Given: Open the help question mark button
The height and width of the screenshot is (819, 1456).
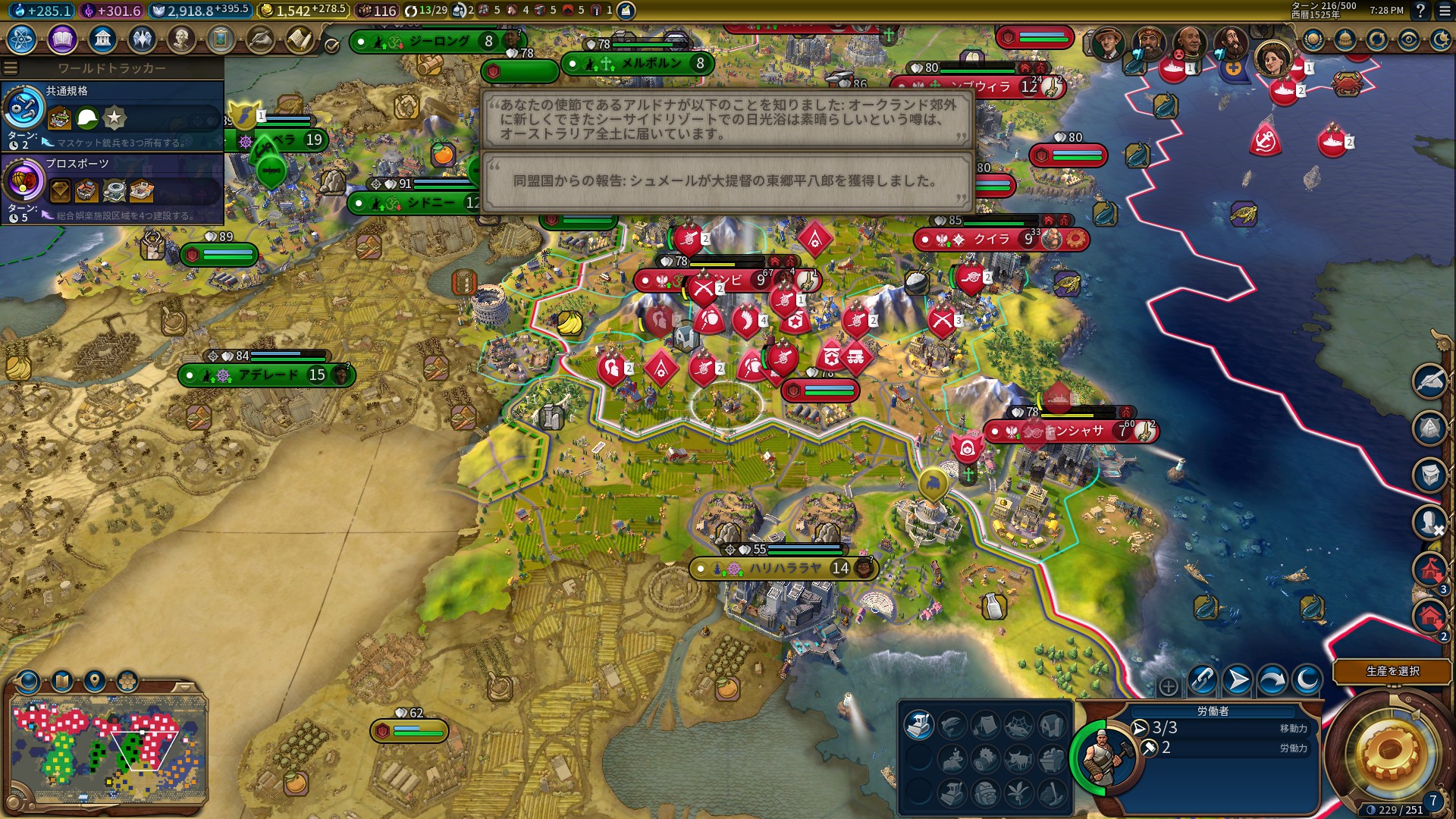Looking at the screenshot, I should coord(1420,11).
